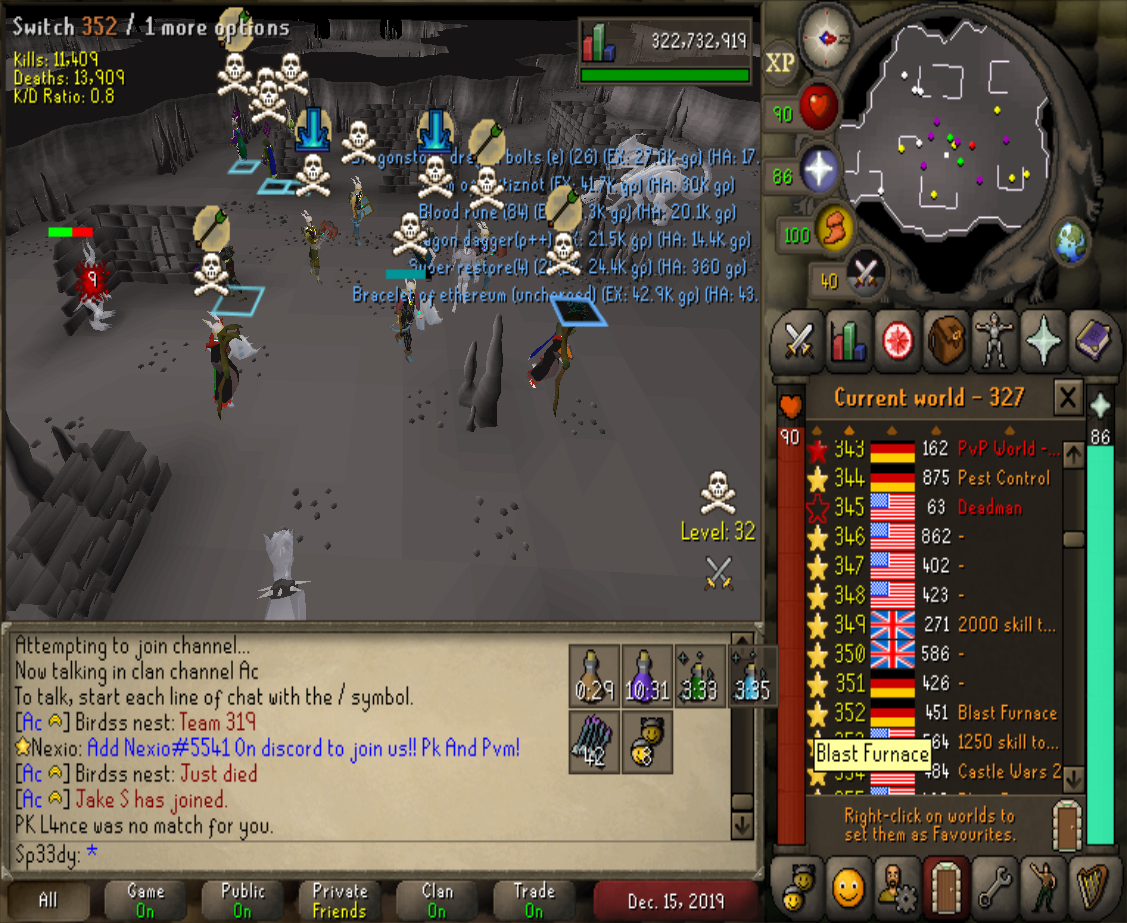
Task: Open the music player harp tab
Action: tap(1093, 885)
